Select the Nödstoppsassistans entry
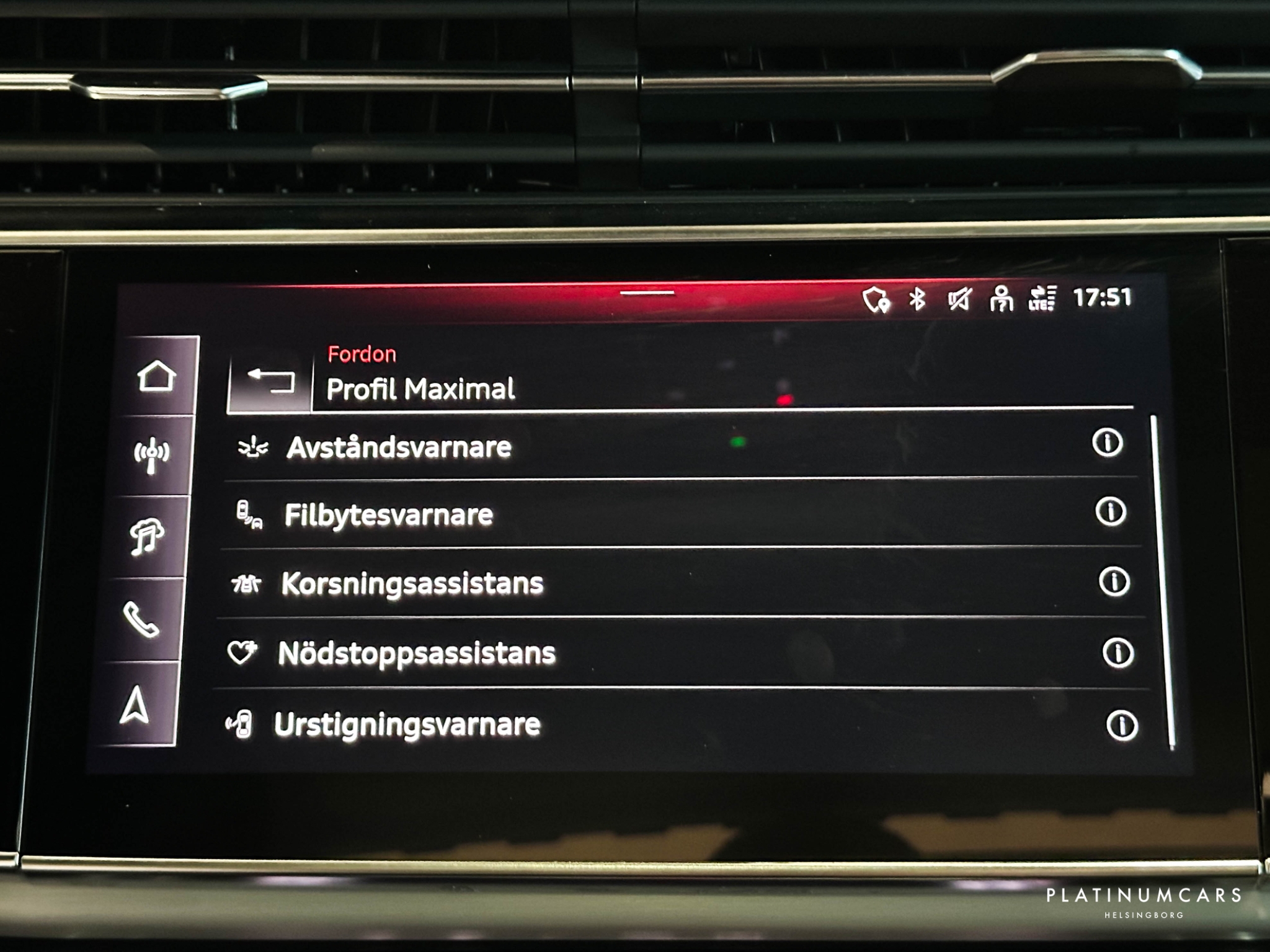Screen dimensions: 1270x952 (x=416, y=653)
